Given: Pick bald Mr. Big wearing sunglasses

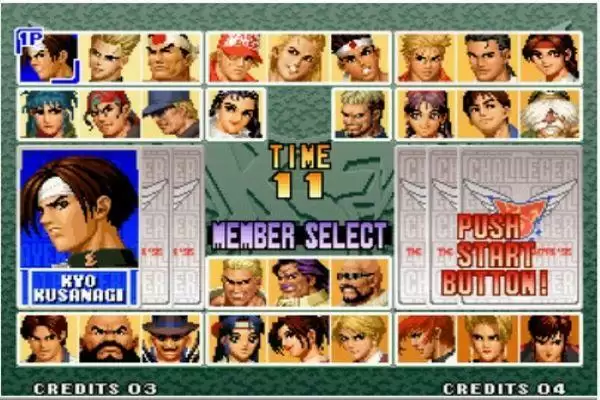Looking at the screenshot, I should pos(360,283).
